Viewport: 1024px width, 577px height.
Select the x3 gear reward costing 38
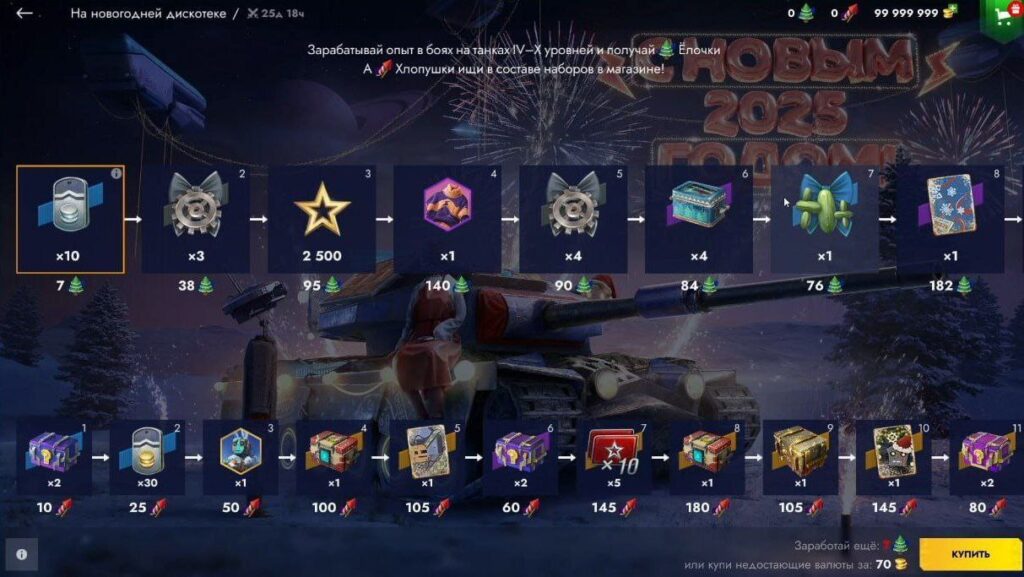pos(196,219)
